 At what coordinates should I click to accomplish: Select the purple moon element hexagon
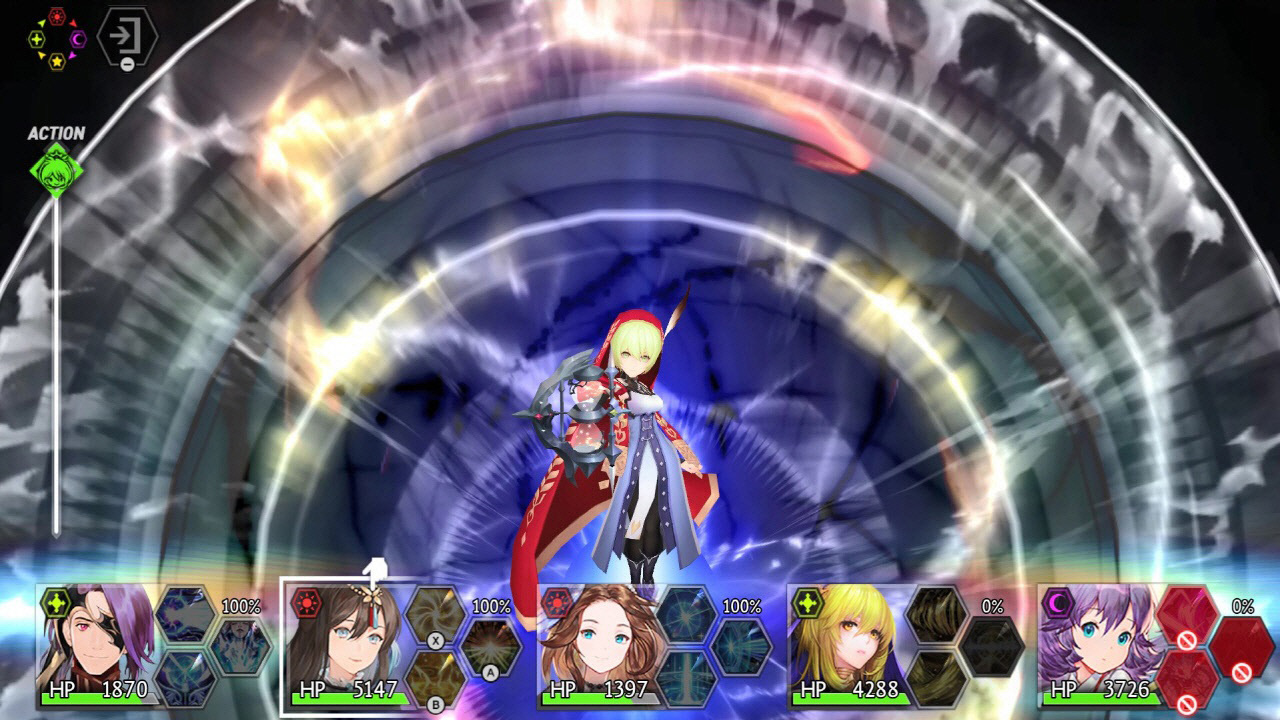[77, 39]
